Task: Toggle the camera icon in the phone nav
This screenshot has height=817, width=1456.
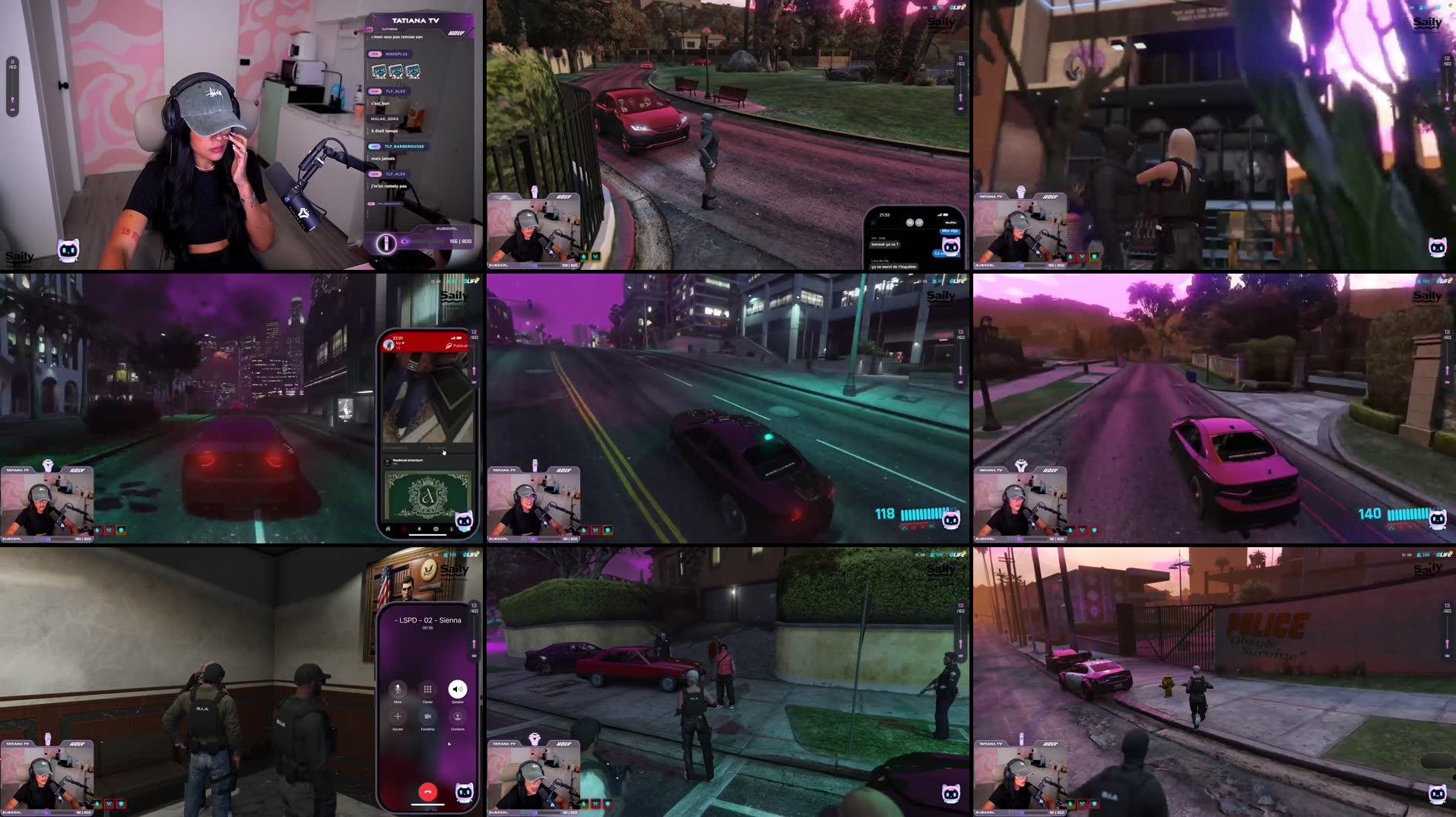Action: coord(436,529)
